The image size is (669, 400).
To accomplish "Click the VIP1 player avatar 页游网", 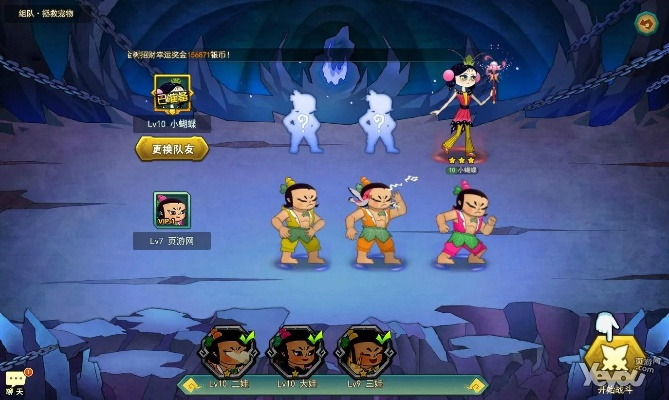I will tap(171, 210).
